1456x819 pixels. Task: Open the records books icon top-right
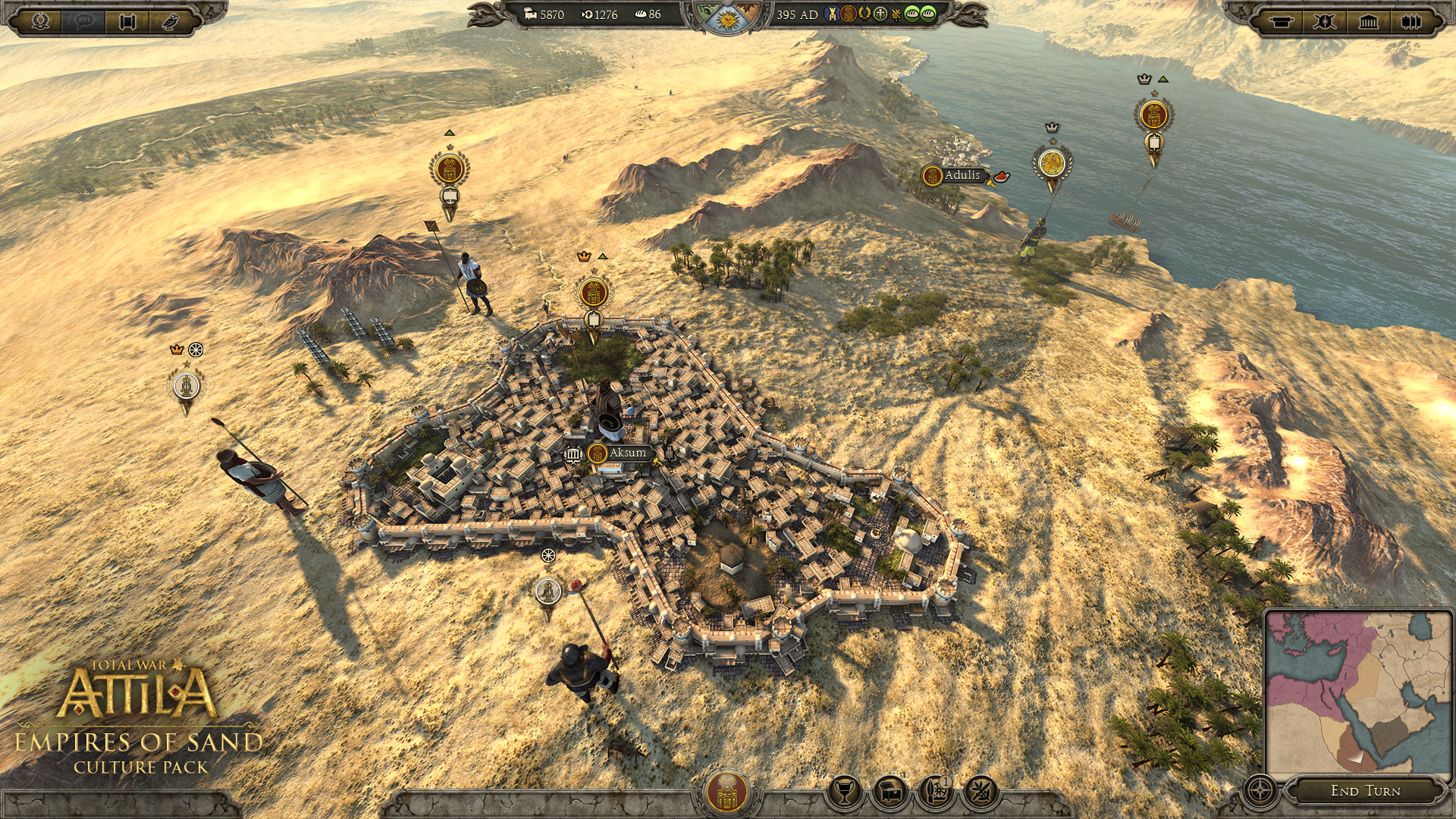click(x=1412, y=21)
